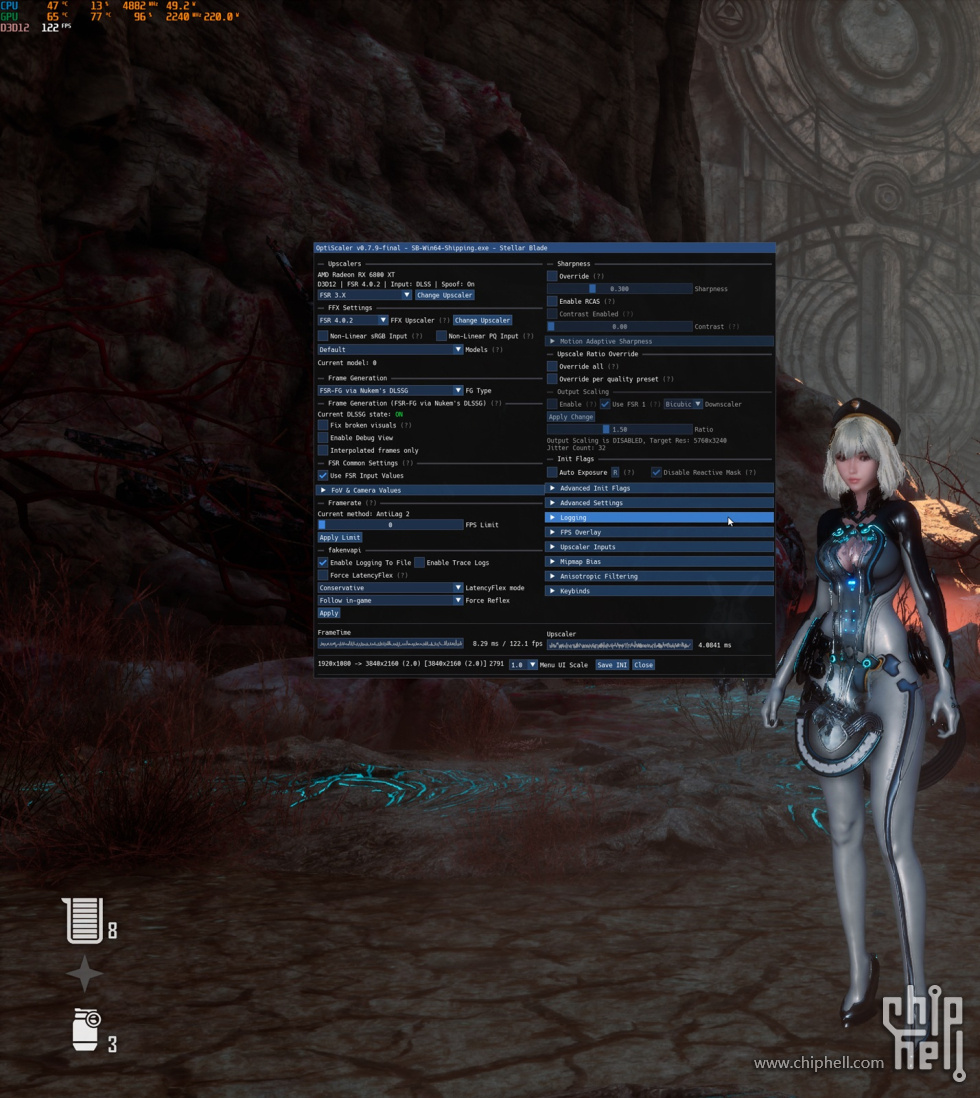980x1098 pixels.
Task: Click the Sharpness slider
Action: pos(620,289)
